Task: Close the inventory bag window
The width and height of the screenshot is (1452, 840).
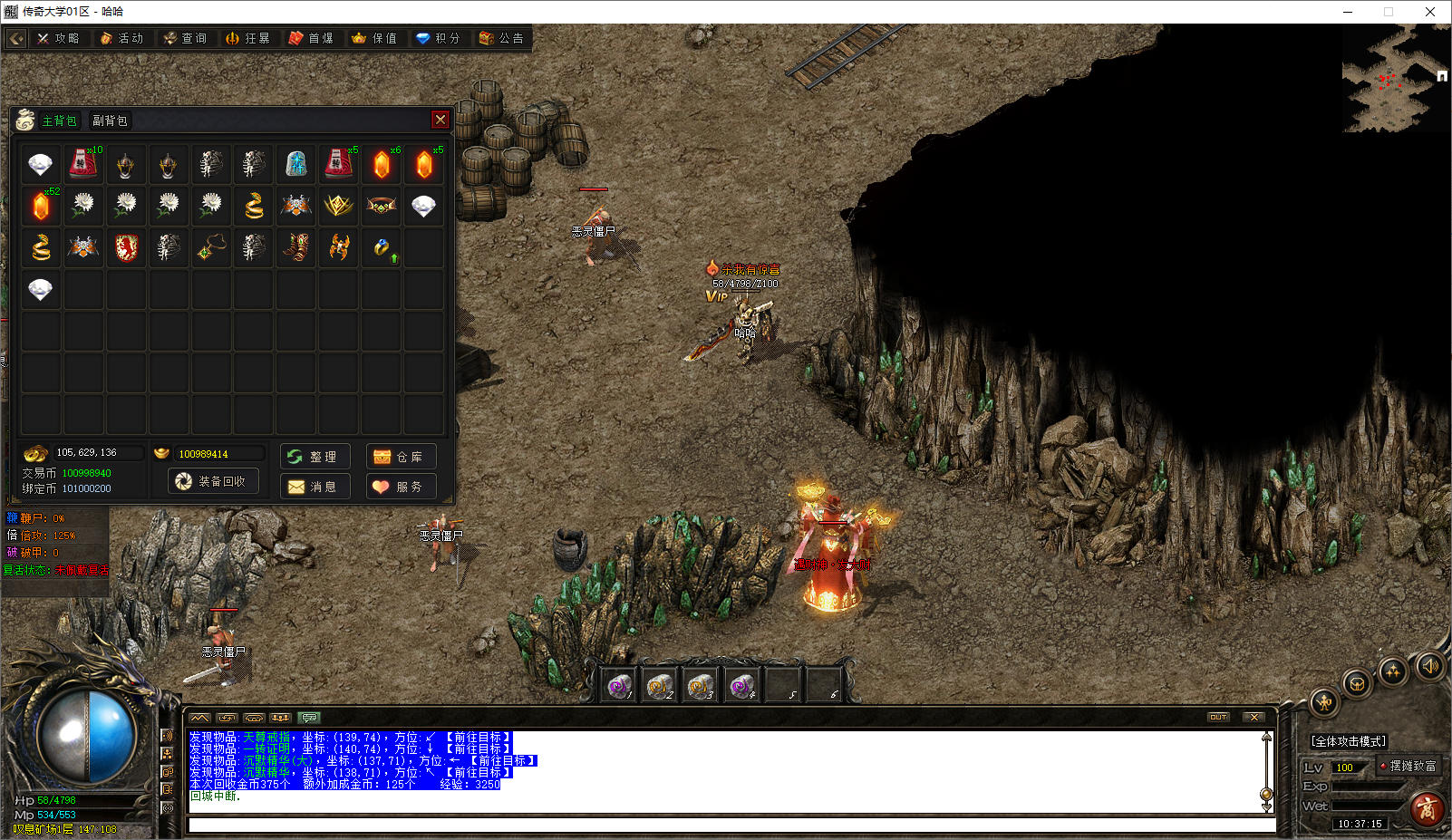Action: pyautogui.click(x=440, y=120)
